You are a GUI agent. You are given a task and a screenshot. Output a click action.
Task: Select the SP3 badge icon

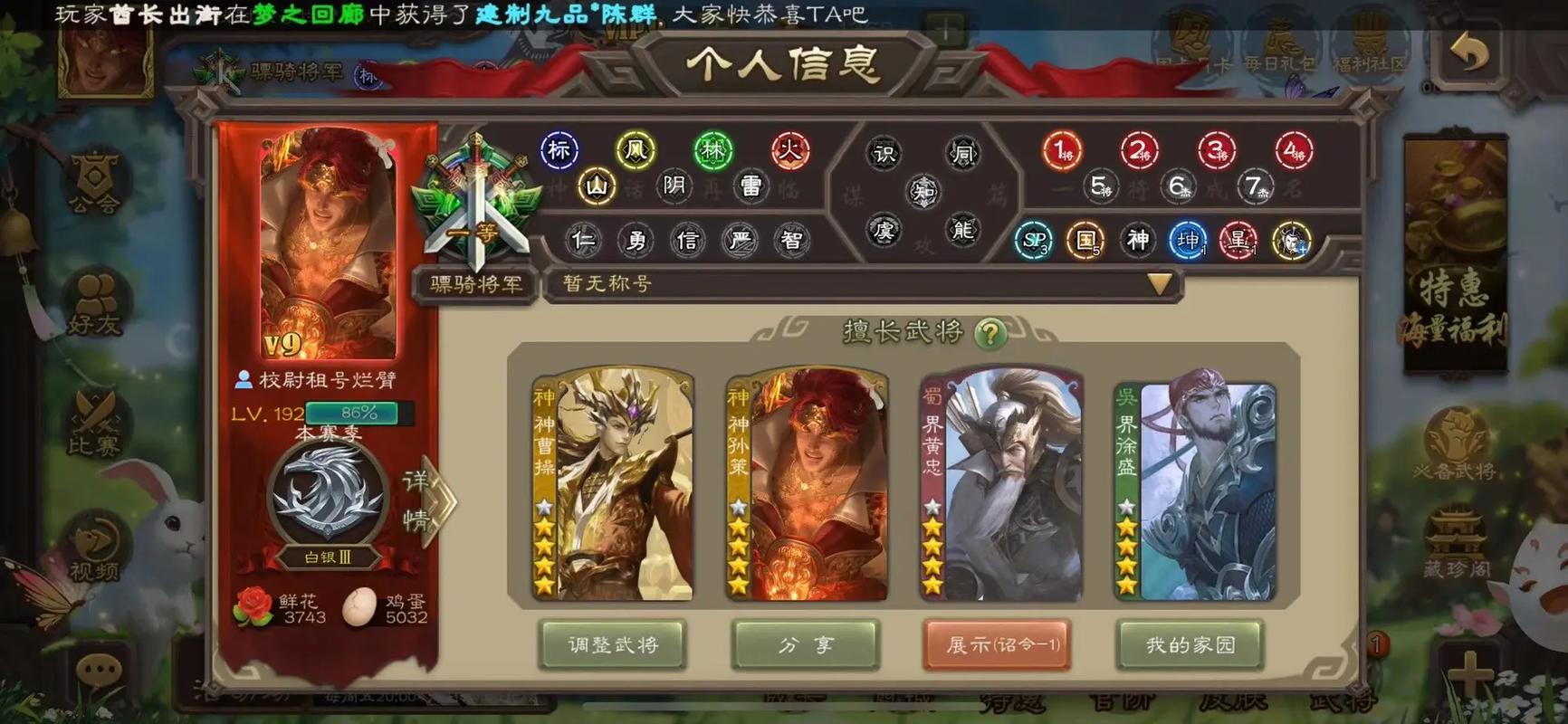tap(1033, 241)
